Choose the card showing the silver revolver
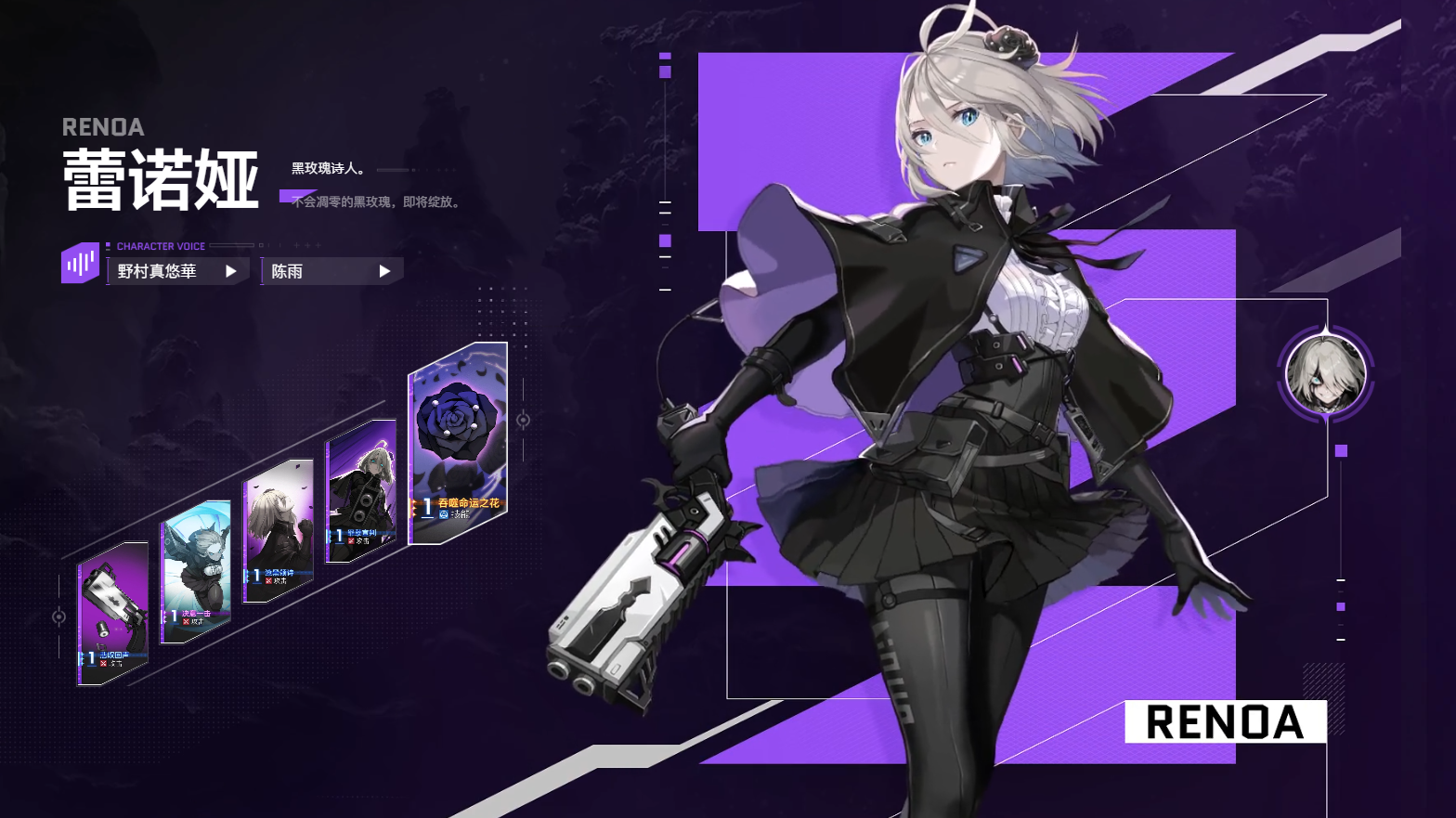The width and height of the screenshot is (1456, 818). pos(112,614)
